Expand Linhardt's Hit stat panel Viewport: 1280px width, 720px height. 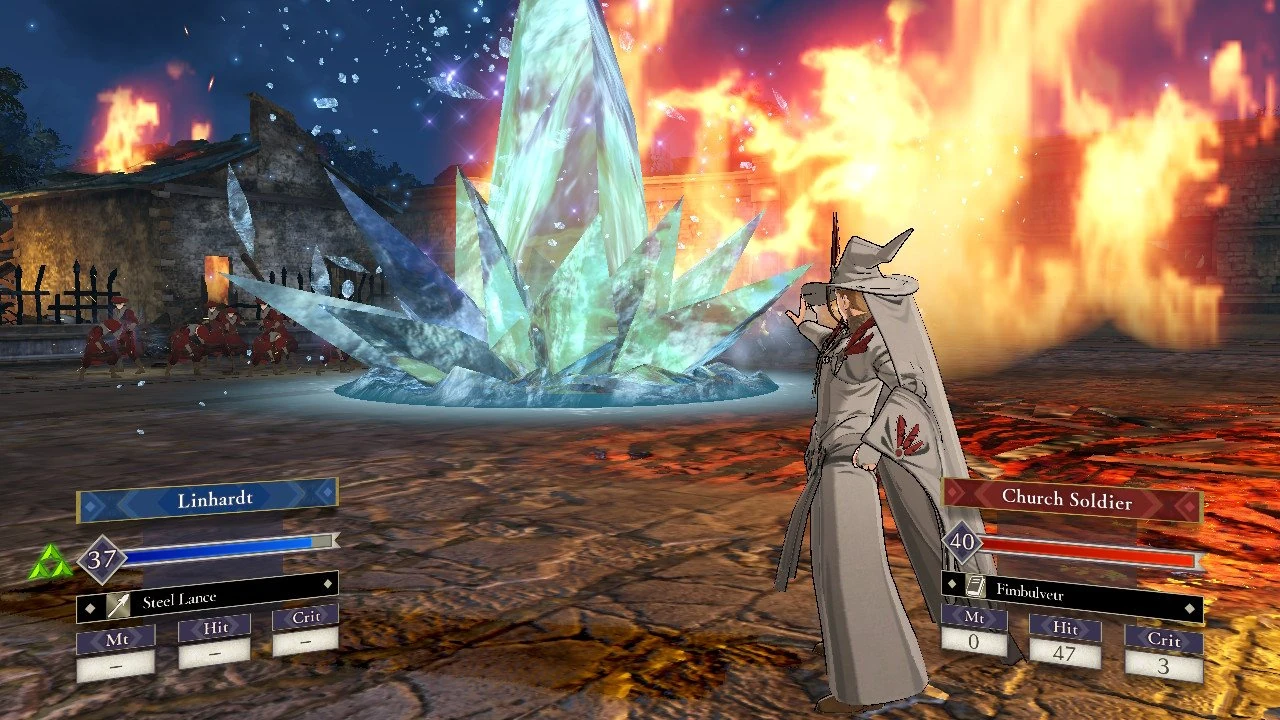213,643
